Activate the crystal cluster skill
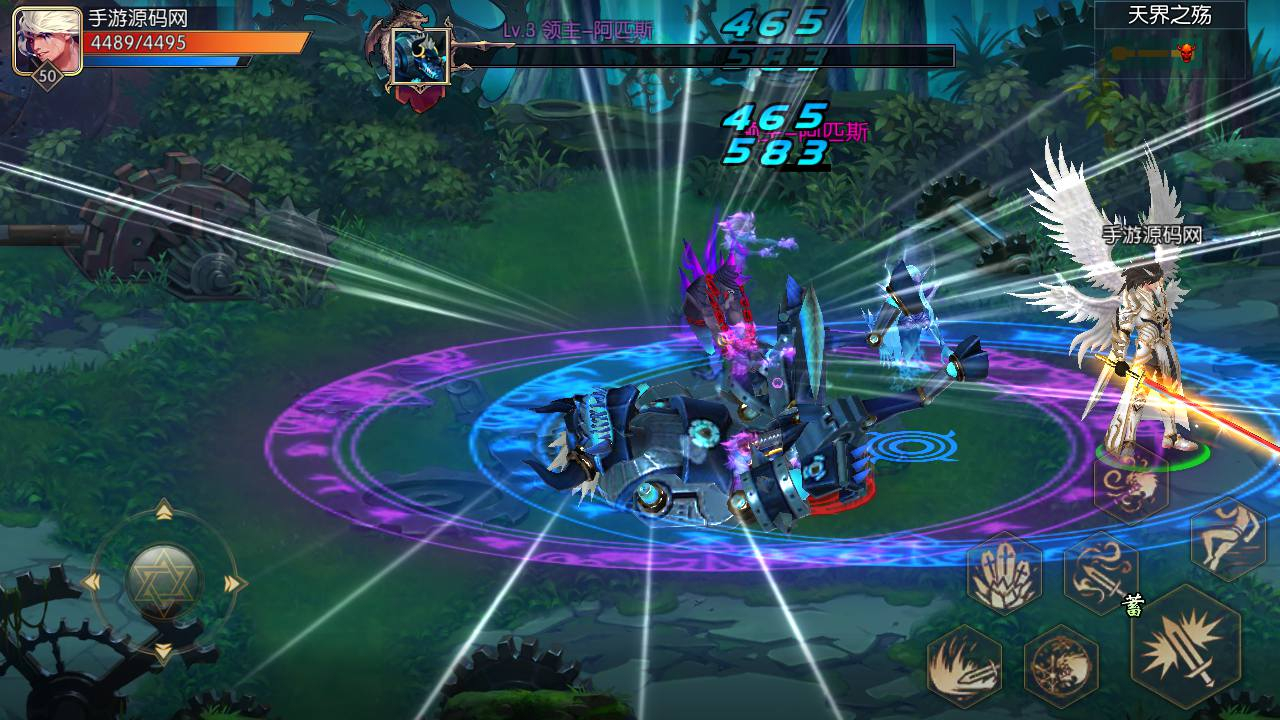Image resolution: width=1280 pixels, height=720 pixels. [1004, 573]
